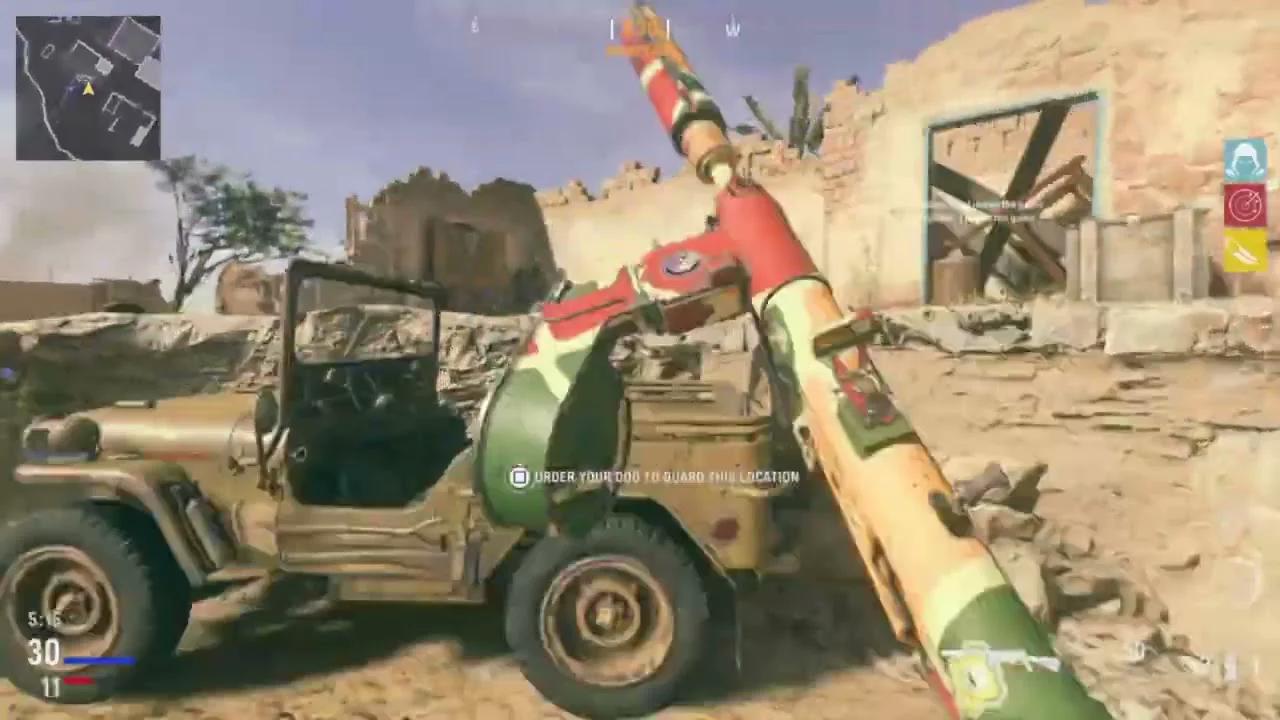Expand the minimap in the top-left corner
The height and width of the screenshot is (720, 1280).
pos(88,90)
